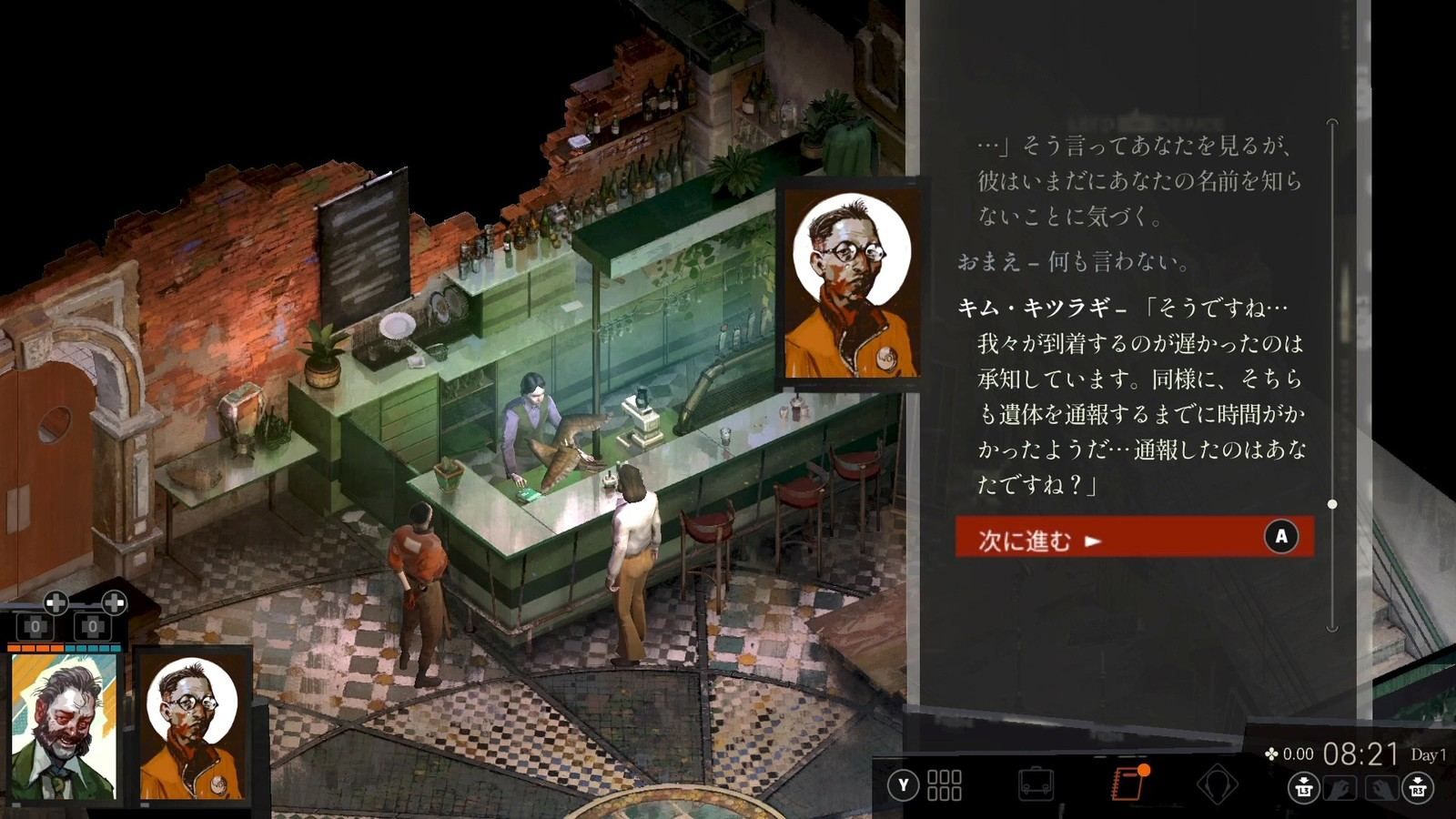Image resolution: width=1456 pixels, height=819 pixels.
Task: Click the health plus button above Harry's portrait
Action: [x=55, y=602]
